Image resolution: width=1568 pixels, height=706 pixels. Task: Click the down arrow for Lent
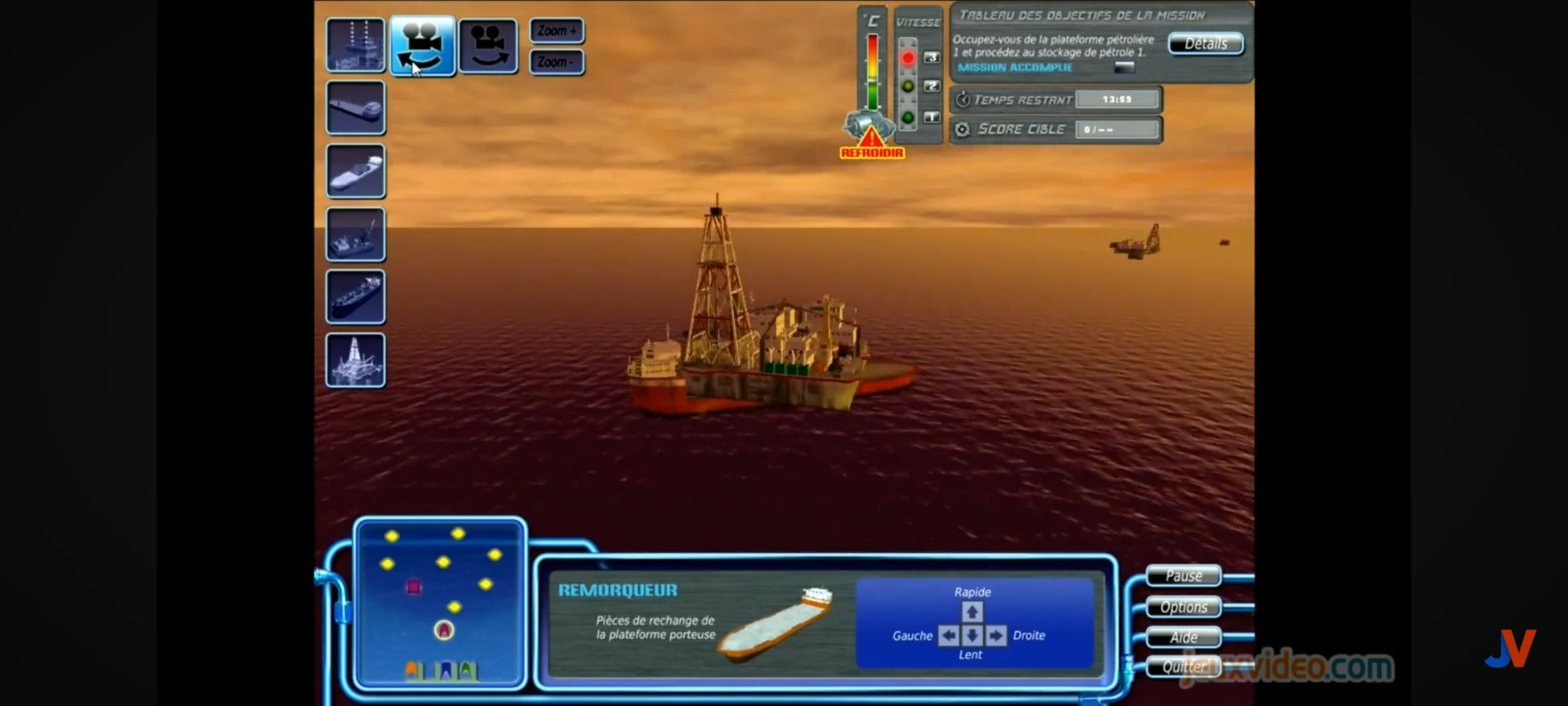(972, 636)
